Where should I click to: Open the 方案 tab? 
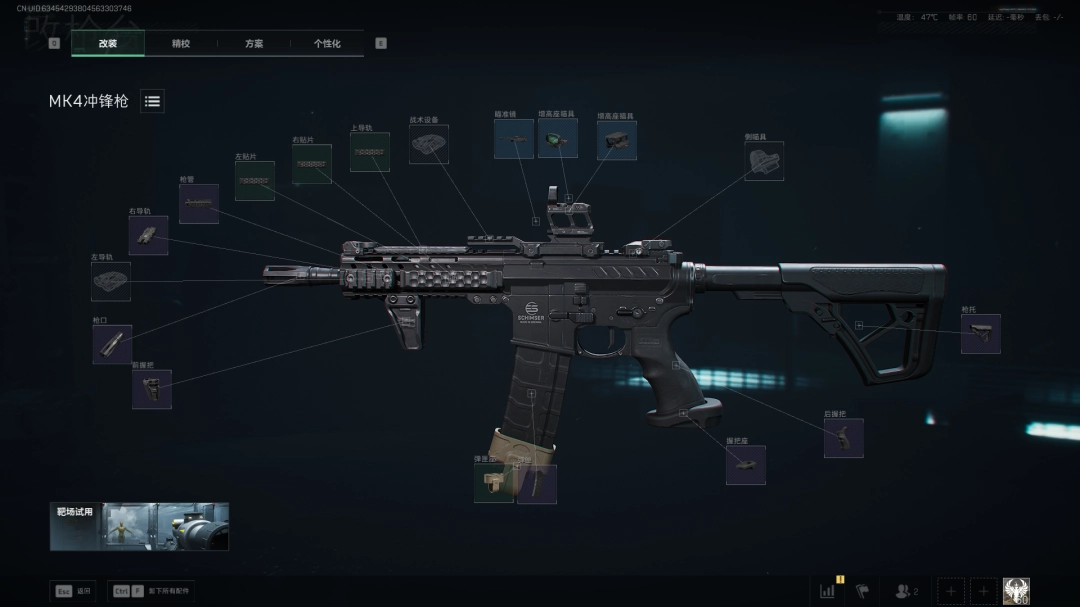(254, 44)
